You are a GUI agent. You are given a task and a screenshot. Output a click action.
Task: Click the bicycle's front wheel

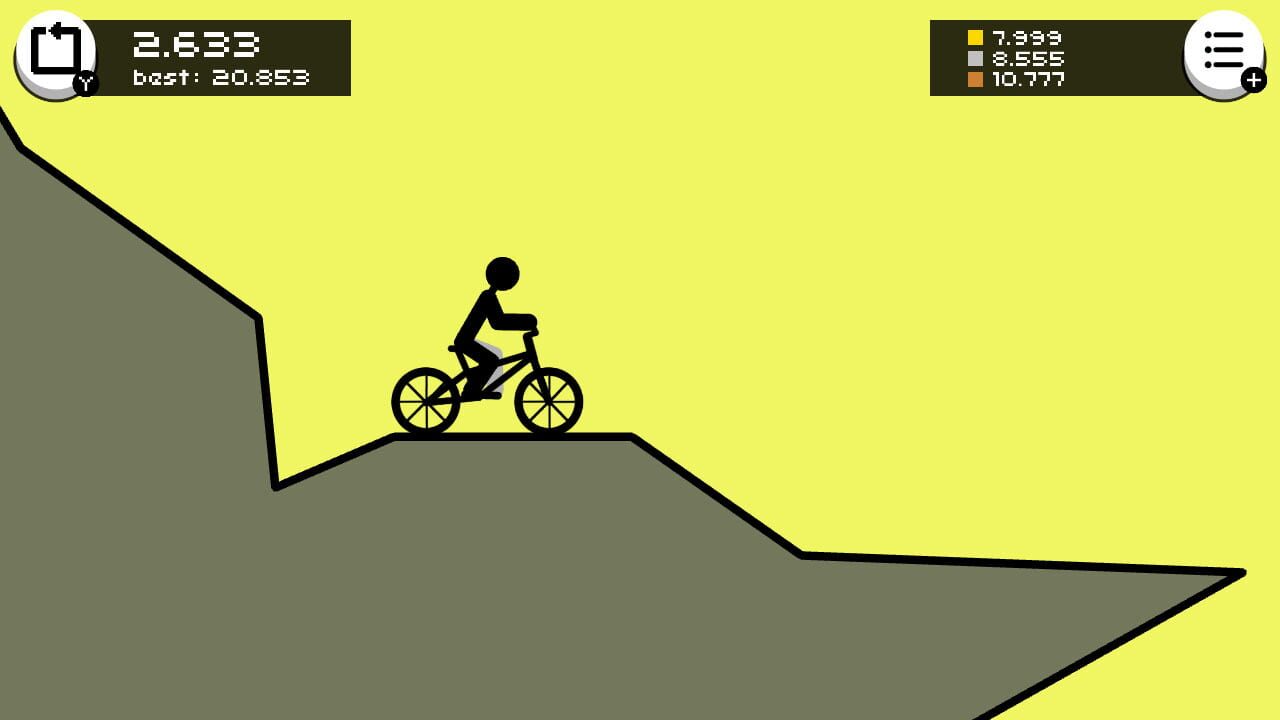pos(546,403)
